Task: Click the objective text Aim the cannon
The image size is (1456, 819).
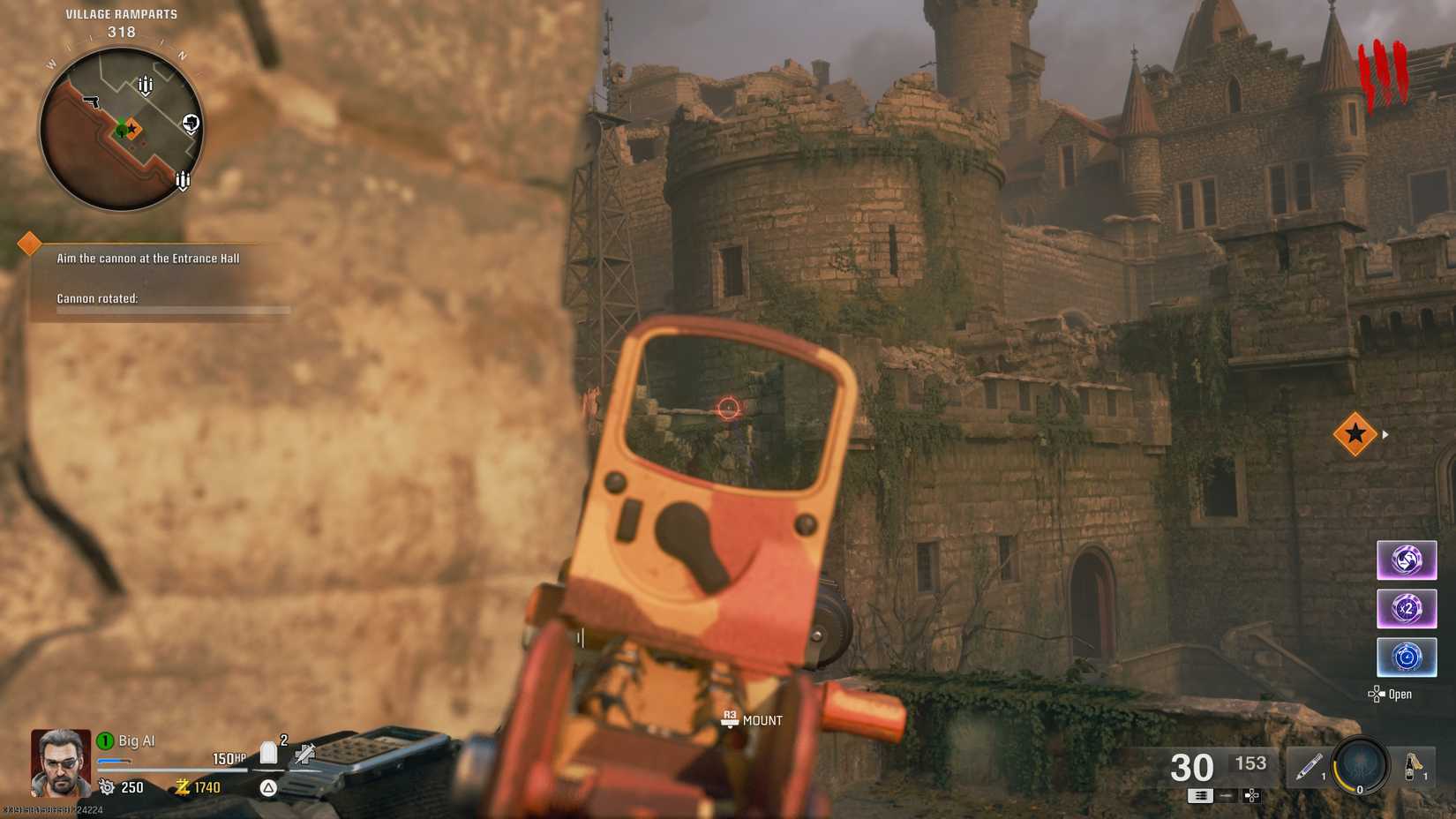Action: coord(148,258)
